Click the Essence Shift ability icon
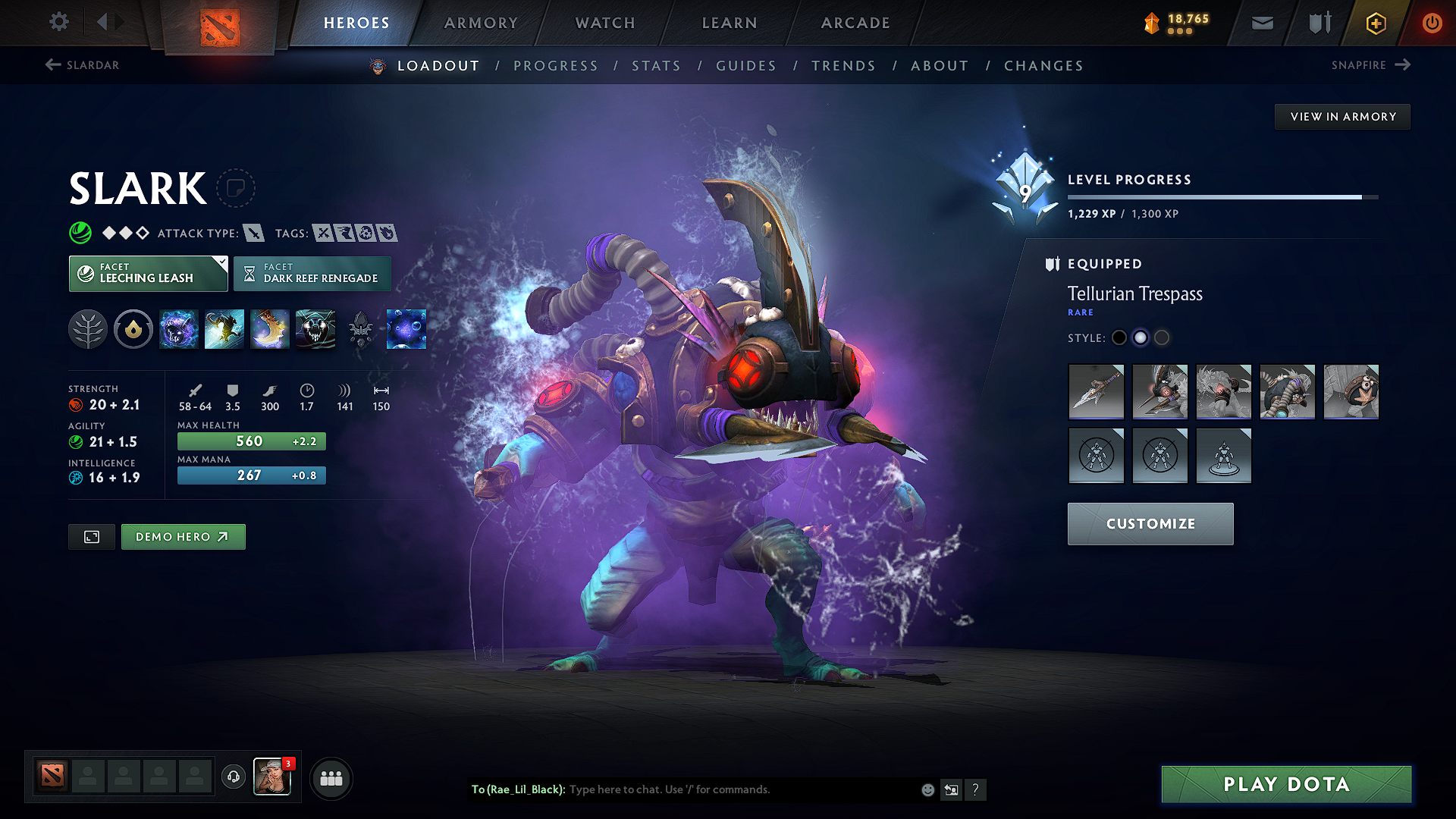The image size is (1456, 819). pyautogui.click(x=270, y=329)
